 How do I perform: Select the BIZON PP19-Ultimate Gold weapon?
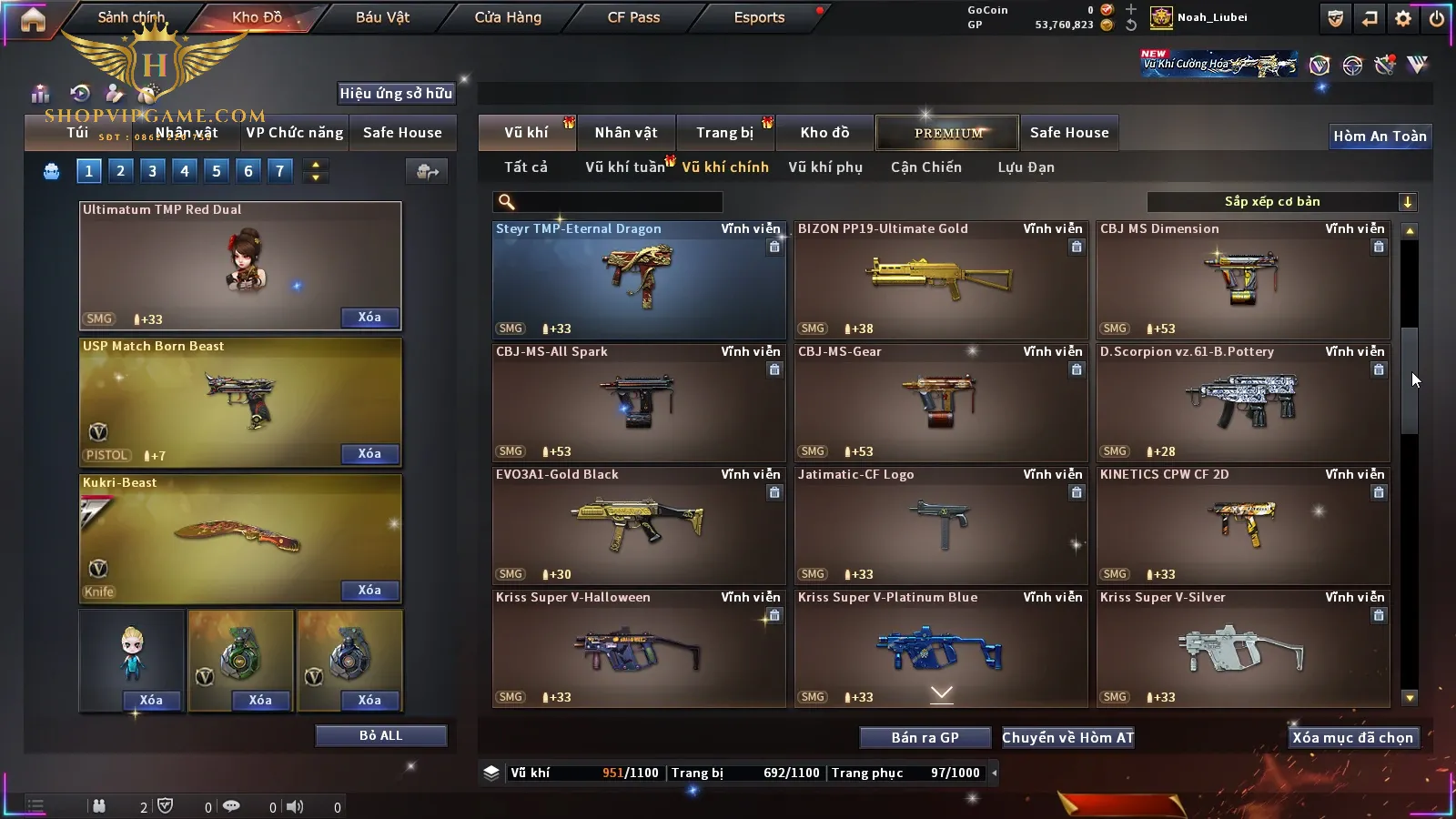coord(940,279)
